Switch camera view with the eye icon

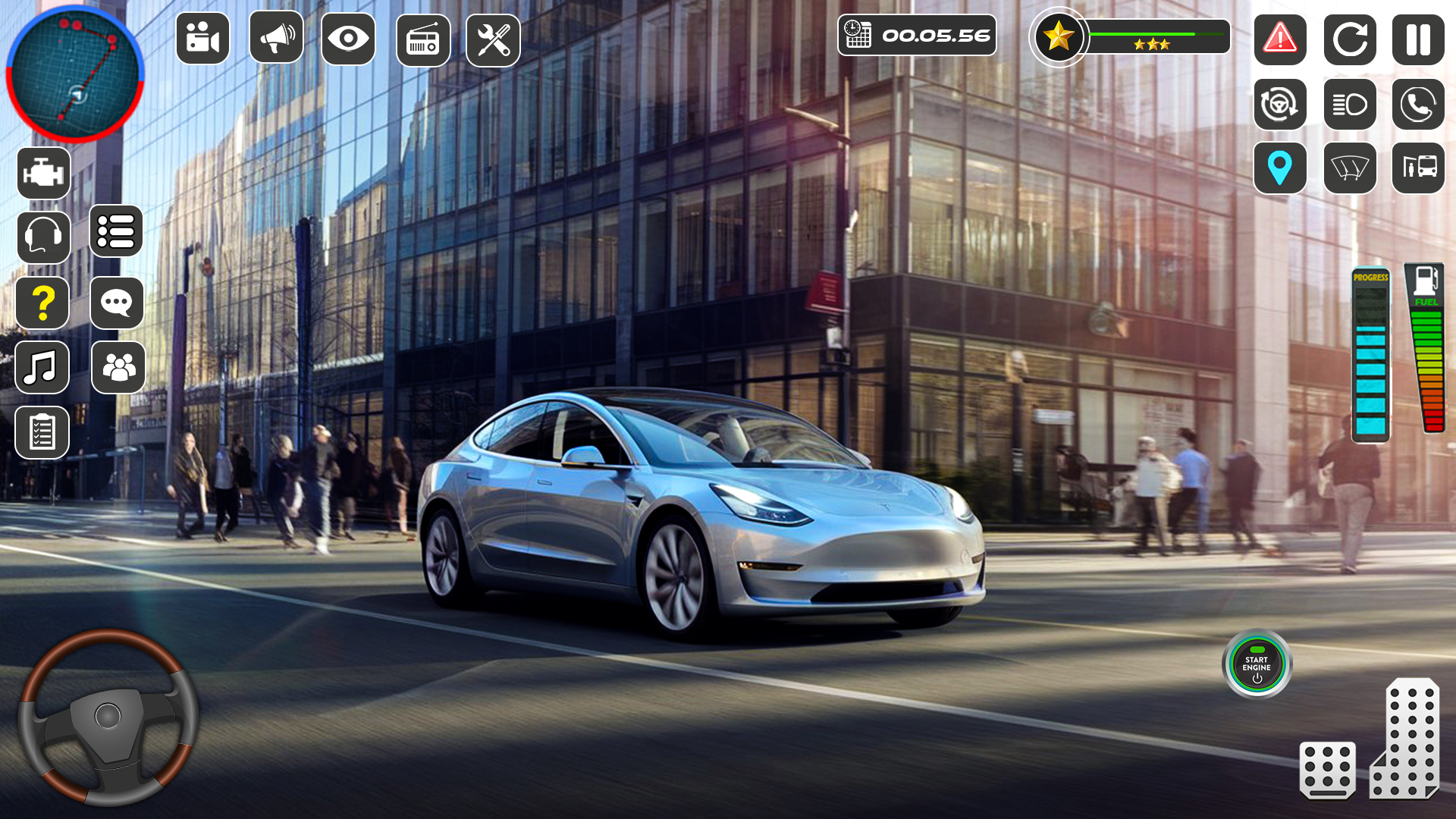[x=348, y=39]
